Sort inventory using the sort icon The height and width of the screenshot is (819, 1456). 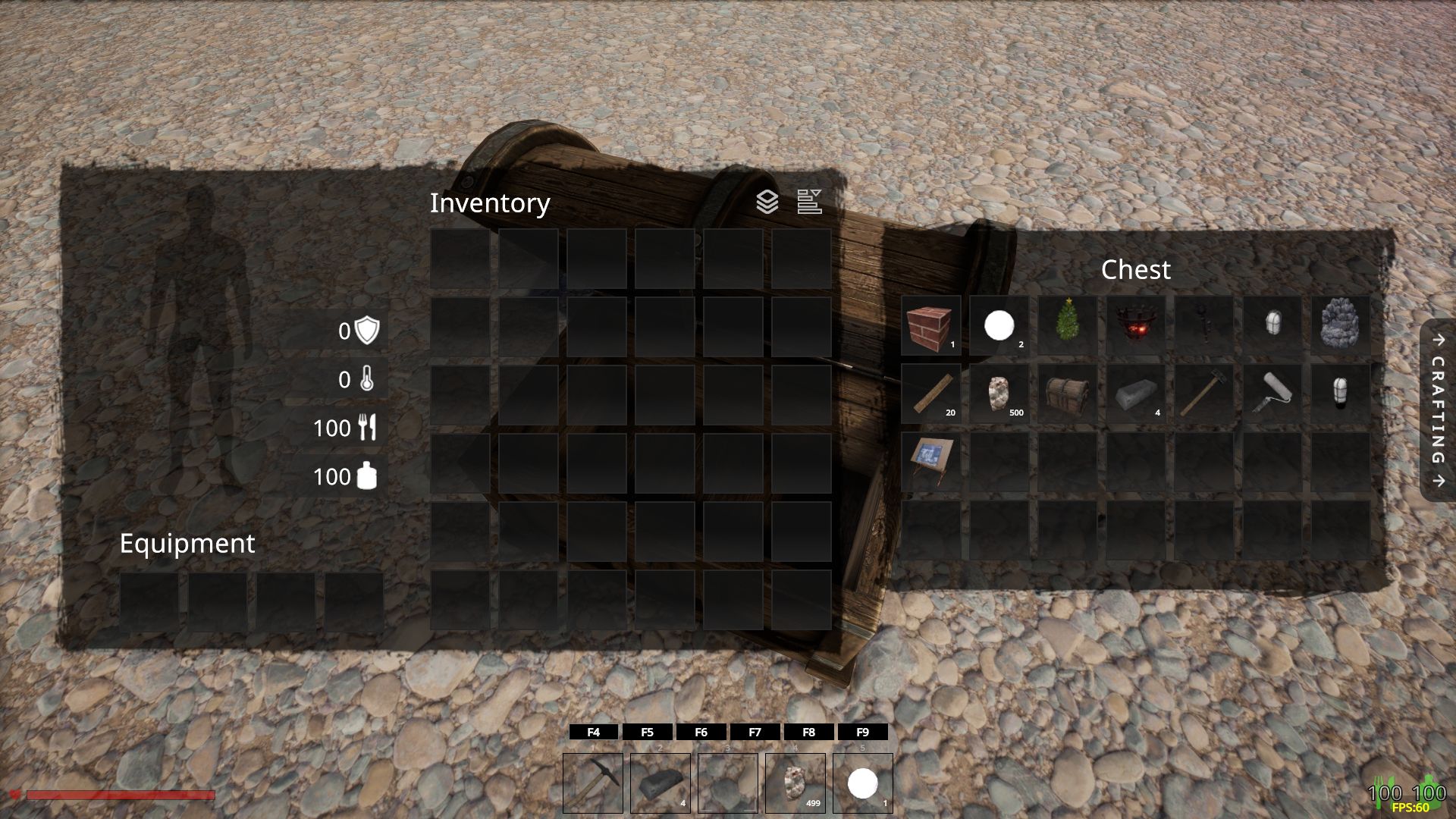click(809, 202)
